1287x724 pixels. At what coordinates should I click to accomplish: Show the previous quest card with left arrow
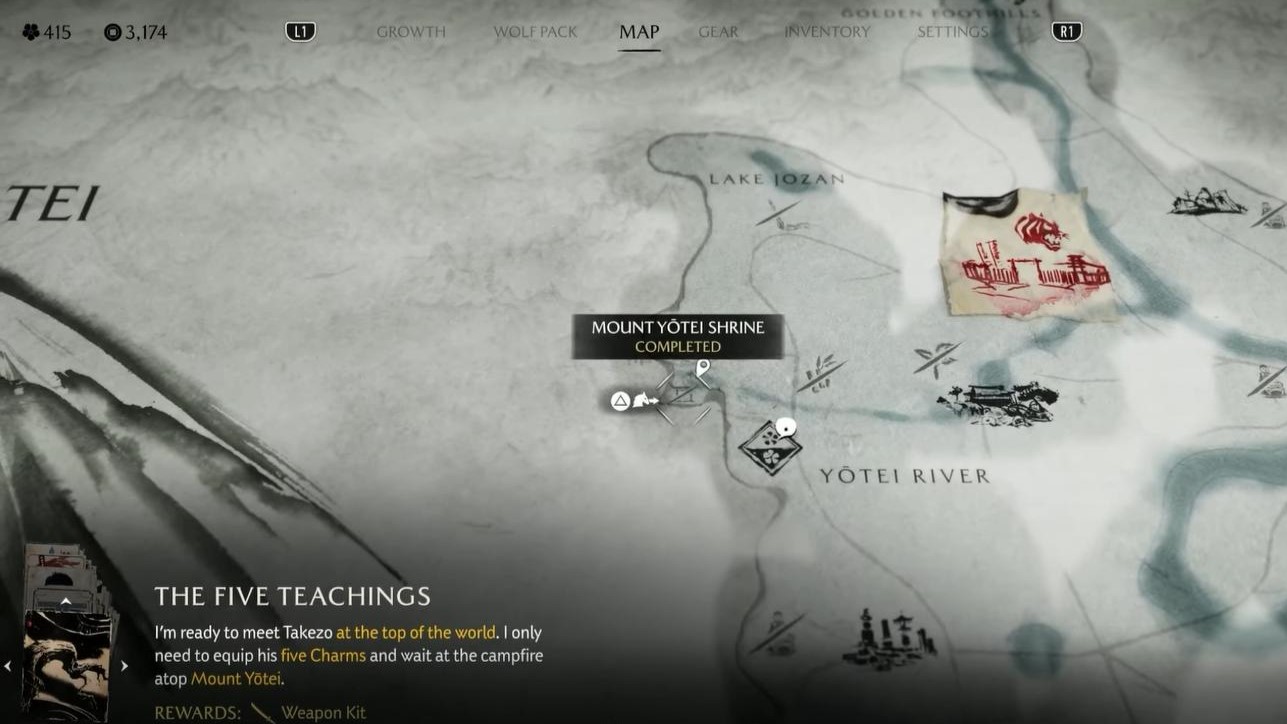(x=8, y=665)
